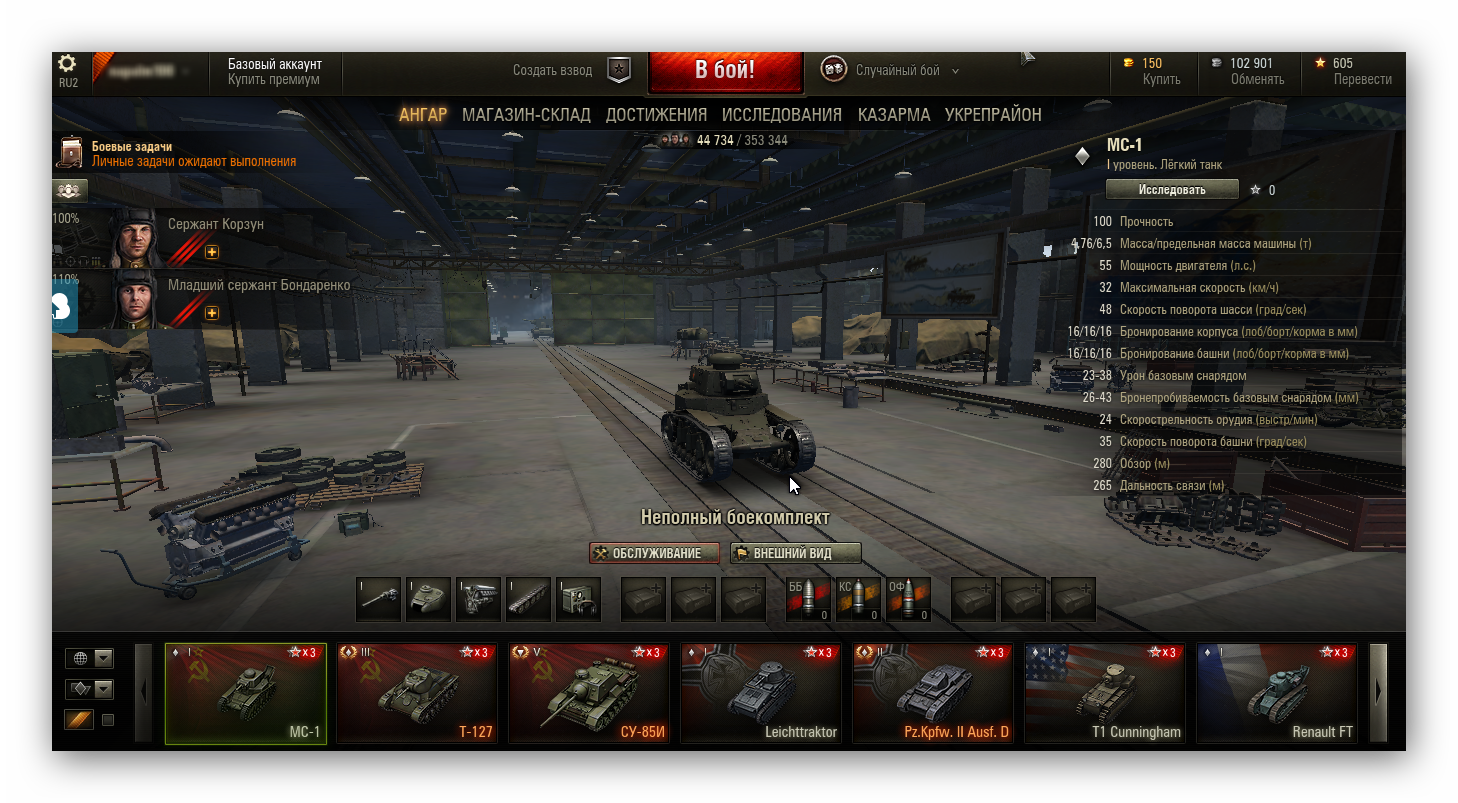Open the ОБСЛУЖИВАНИЕ service button
The width and height of the screenshot is (1458, 803).
(655, 553)
